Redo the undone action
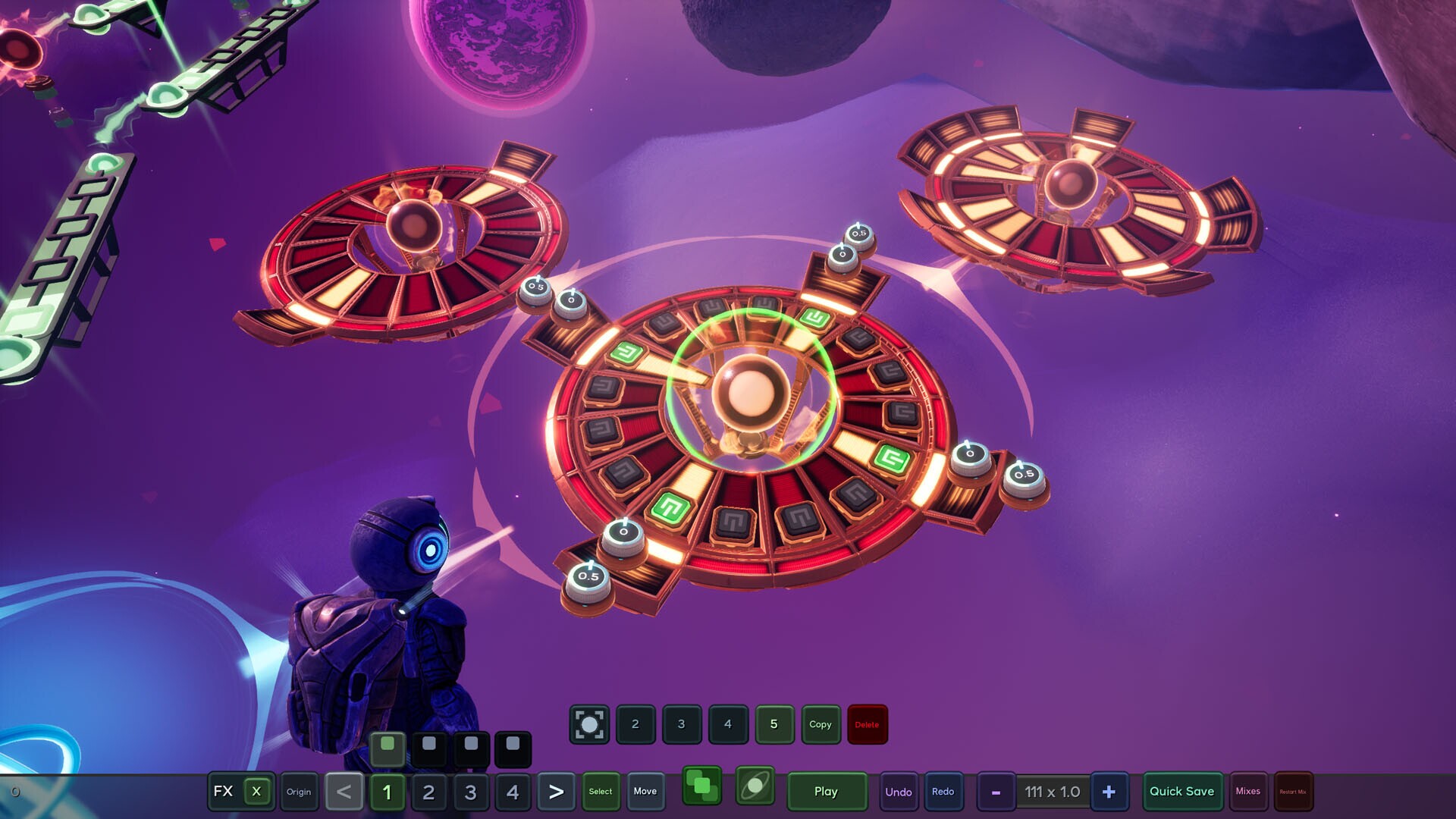This screenshot has height=819, width=1456. click(943, 792)
